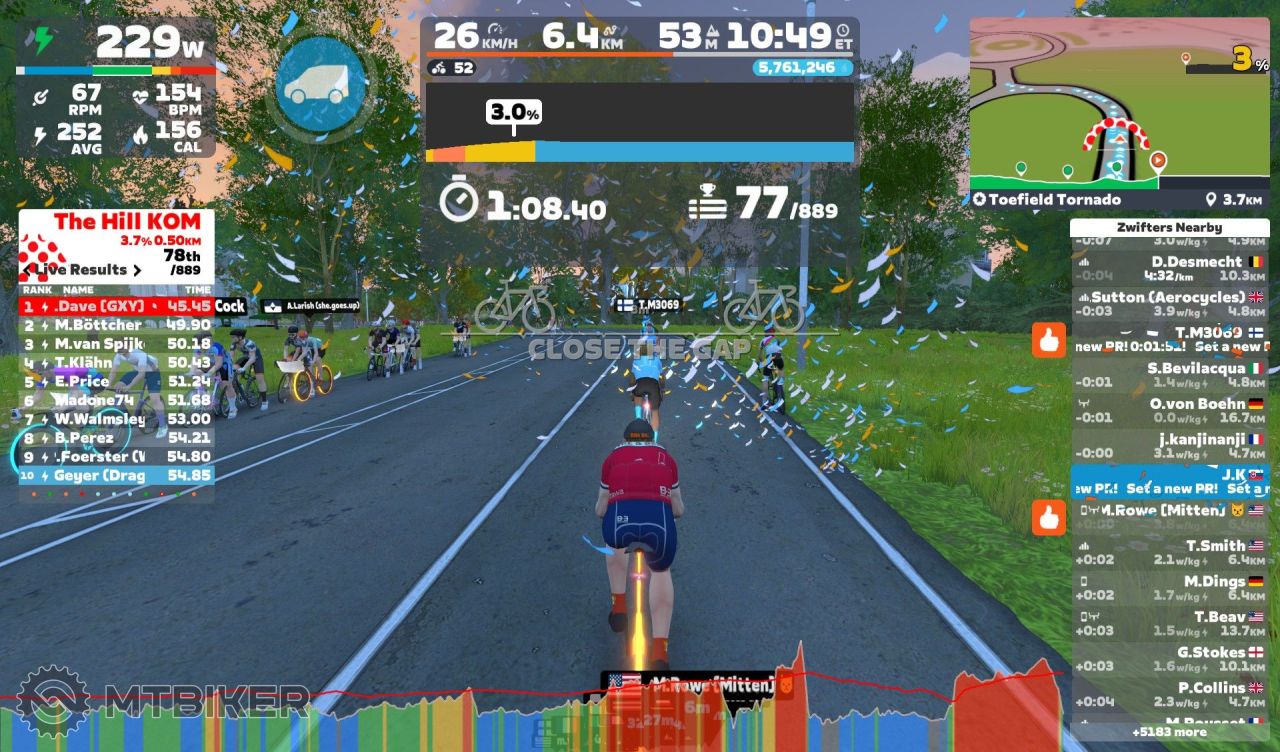Choose S.Bevilacqua from the nearby riders
Viewport: 1280px width, 752px height.
pos(1168,375)
